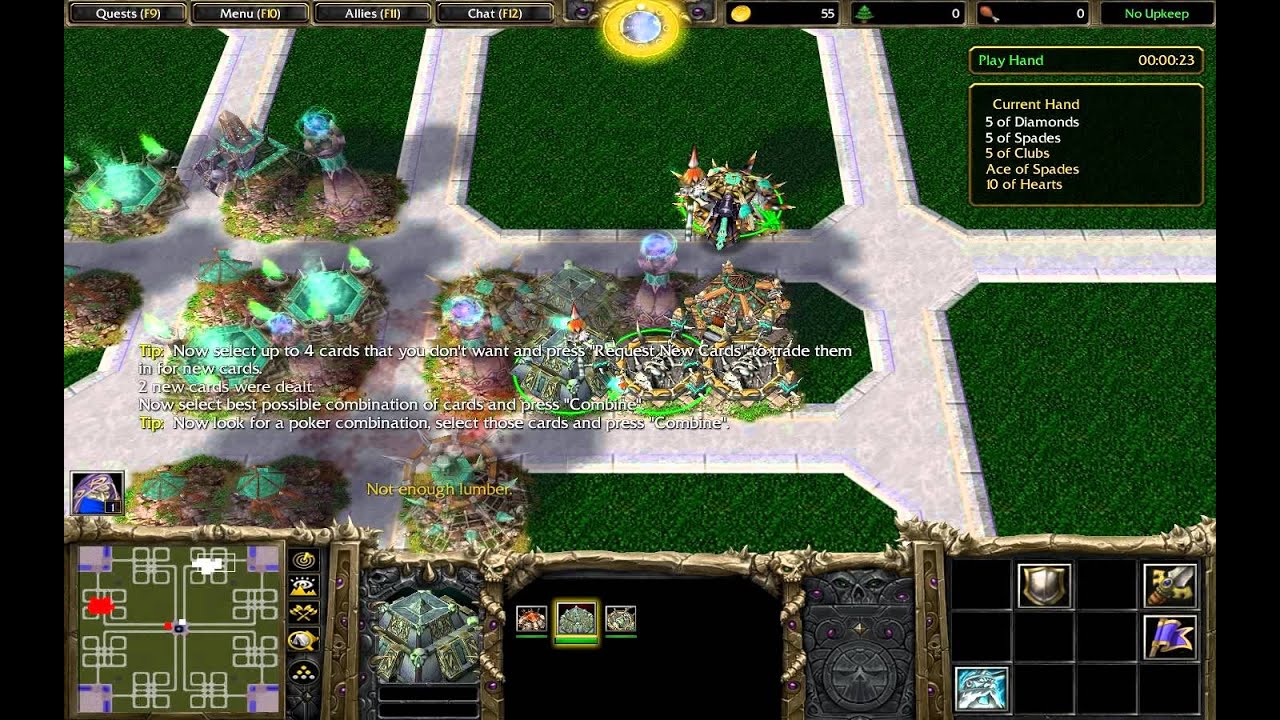Image resolution: width=1280 pixels, height=720 pixels.
Task: Open the game Menu
Action: click(x=251, y=13)
